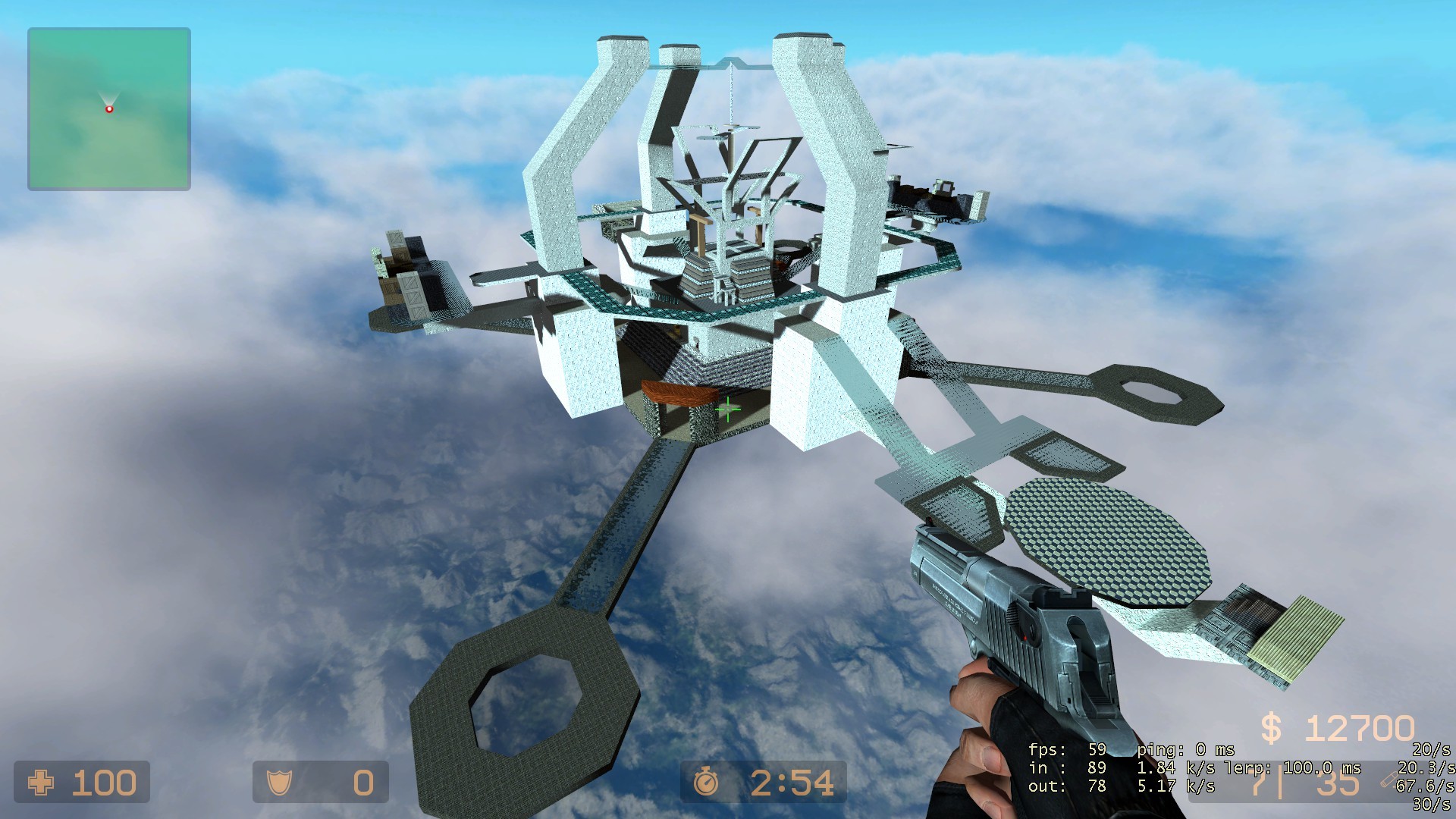Click the crosshair at screen center
This screenshot has width=1456, height=819.
point(727,409)
